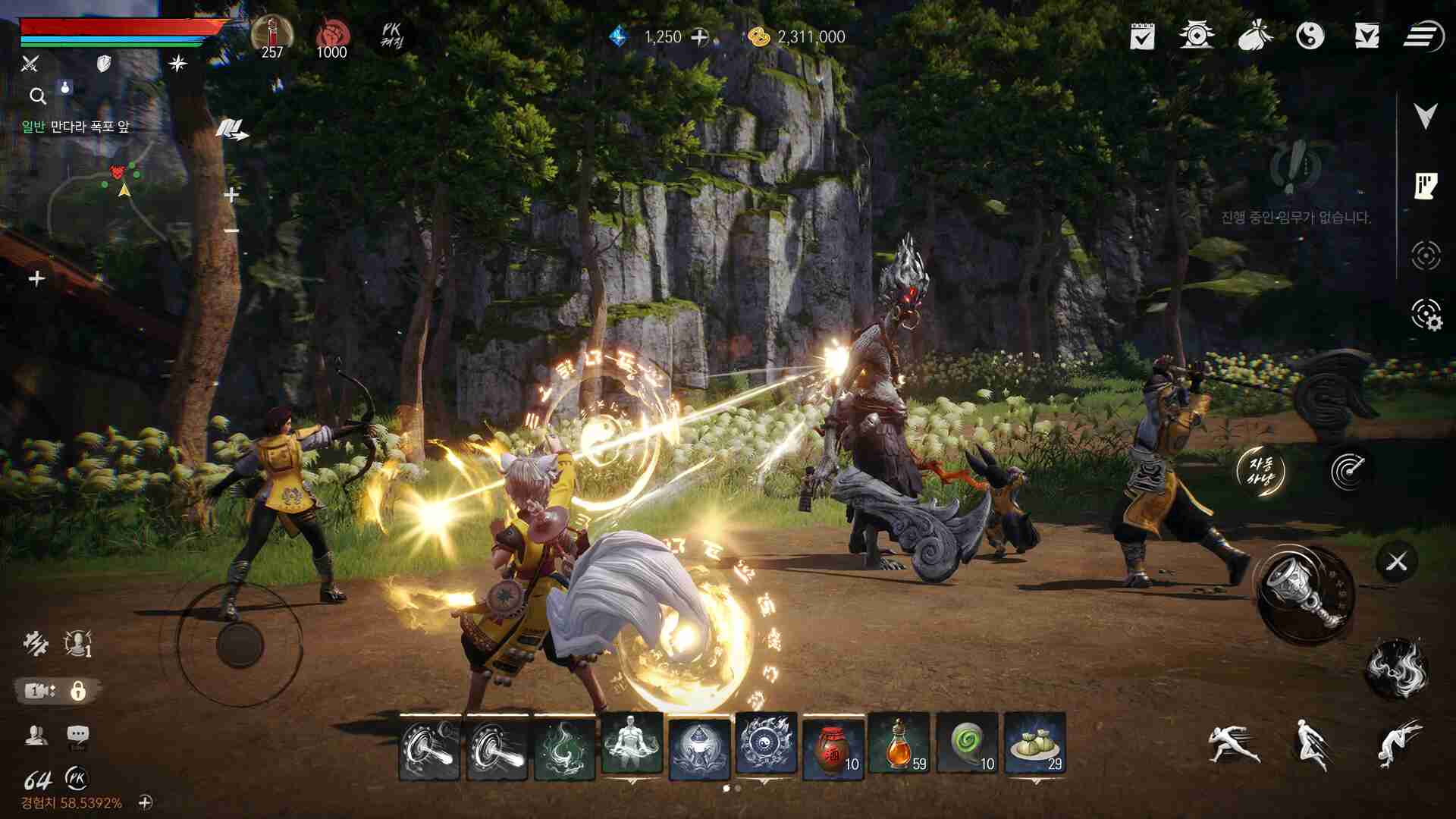Screen dimensions: 1456x819
Task: Open the chat bubble icon
Action: [x=77, y=735]
